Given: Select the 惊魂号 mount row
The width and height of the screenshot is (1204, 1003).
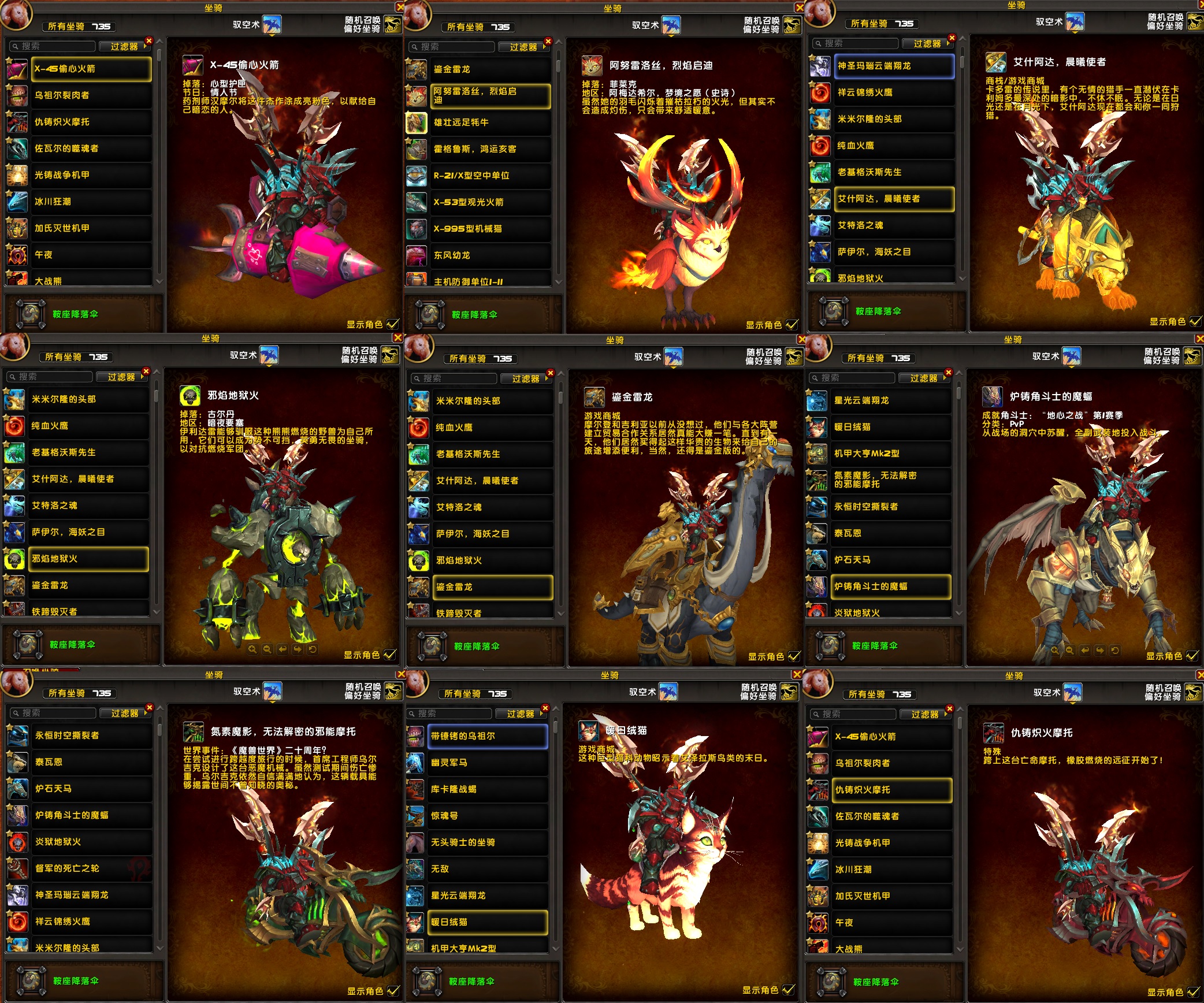Looking at the screenshot, I should tap(487, 816).
